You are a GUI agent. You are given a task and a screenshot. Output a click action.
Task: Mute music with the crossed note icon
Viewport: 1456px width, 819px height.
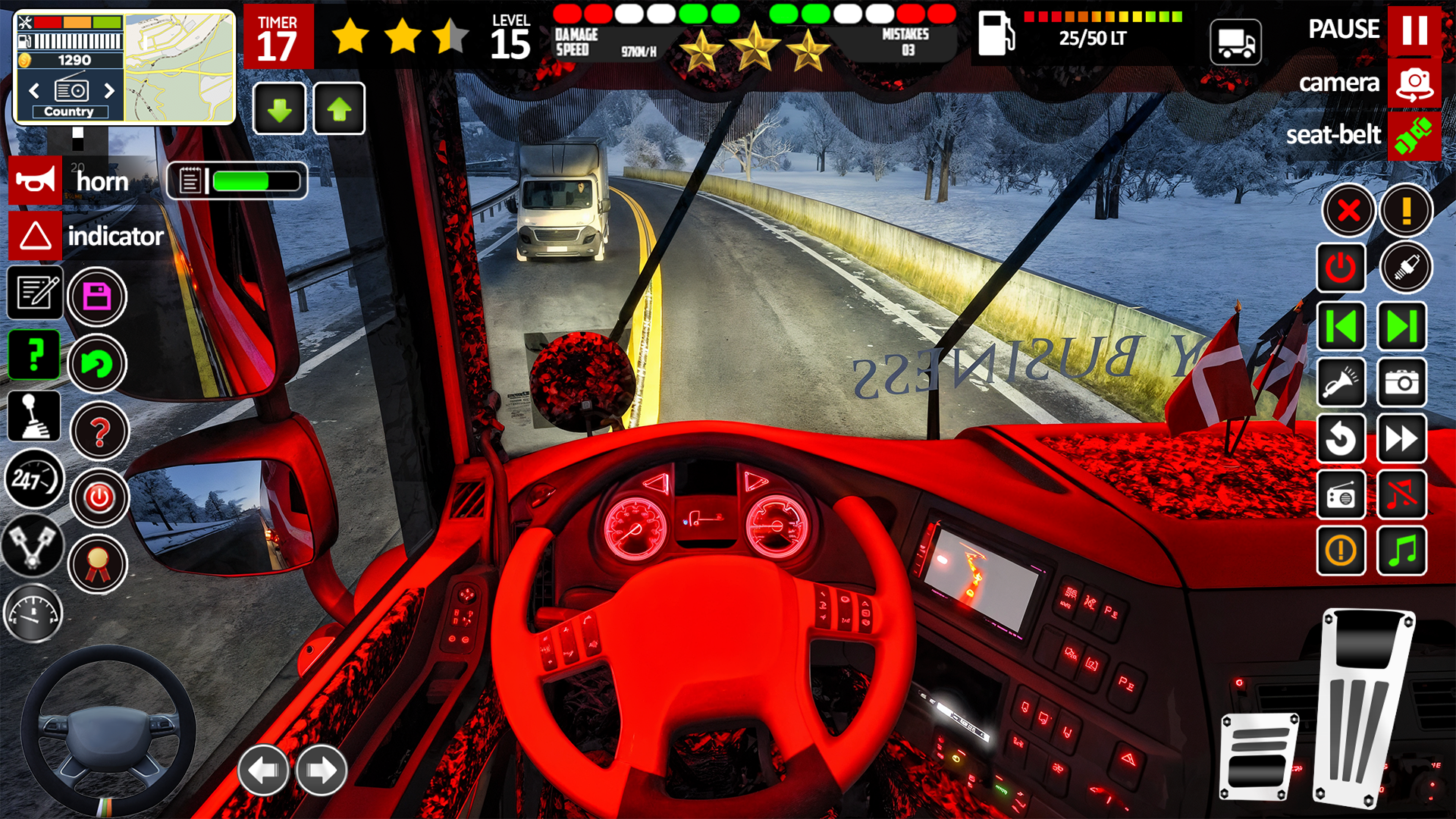pos(1402,494)
